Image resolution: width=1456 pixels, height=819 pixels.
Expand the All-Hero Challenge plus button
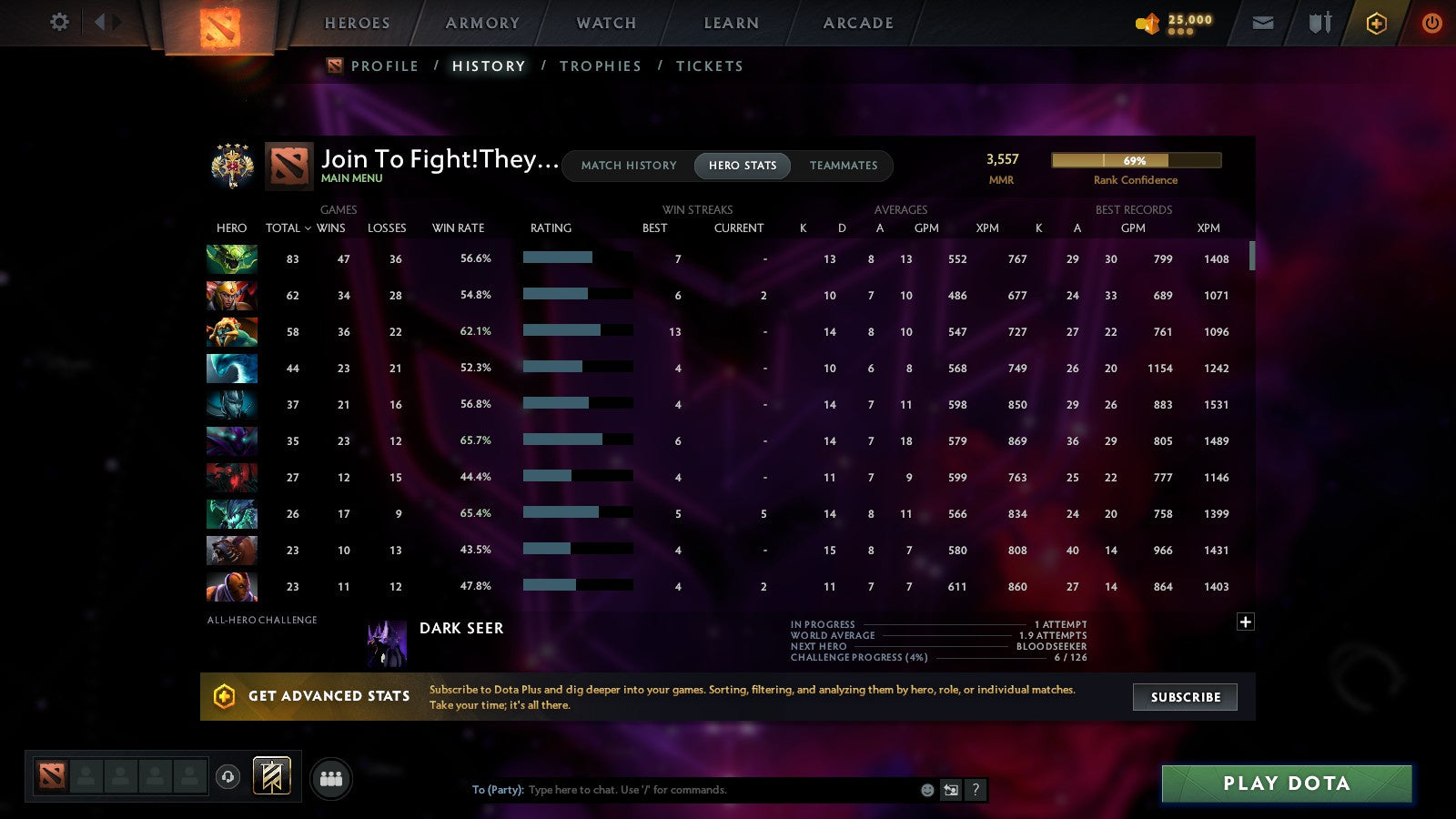tap(1245, 621)
